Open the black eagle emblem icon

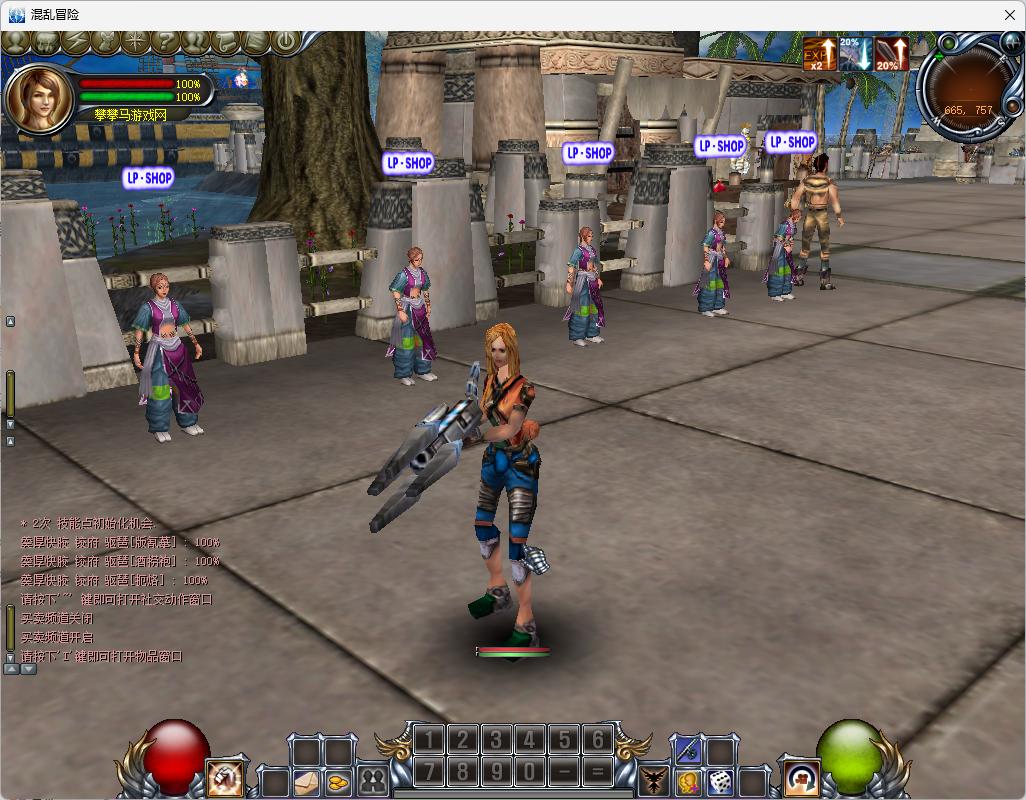[x=654, y=781]
